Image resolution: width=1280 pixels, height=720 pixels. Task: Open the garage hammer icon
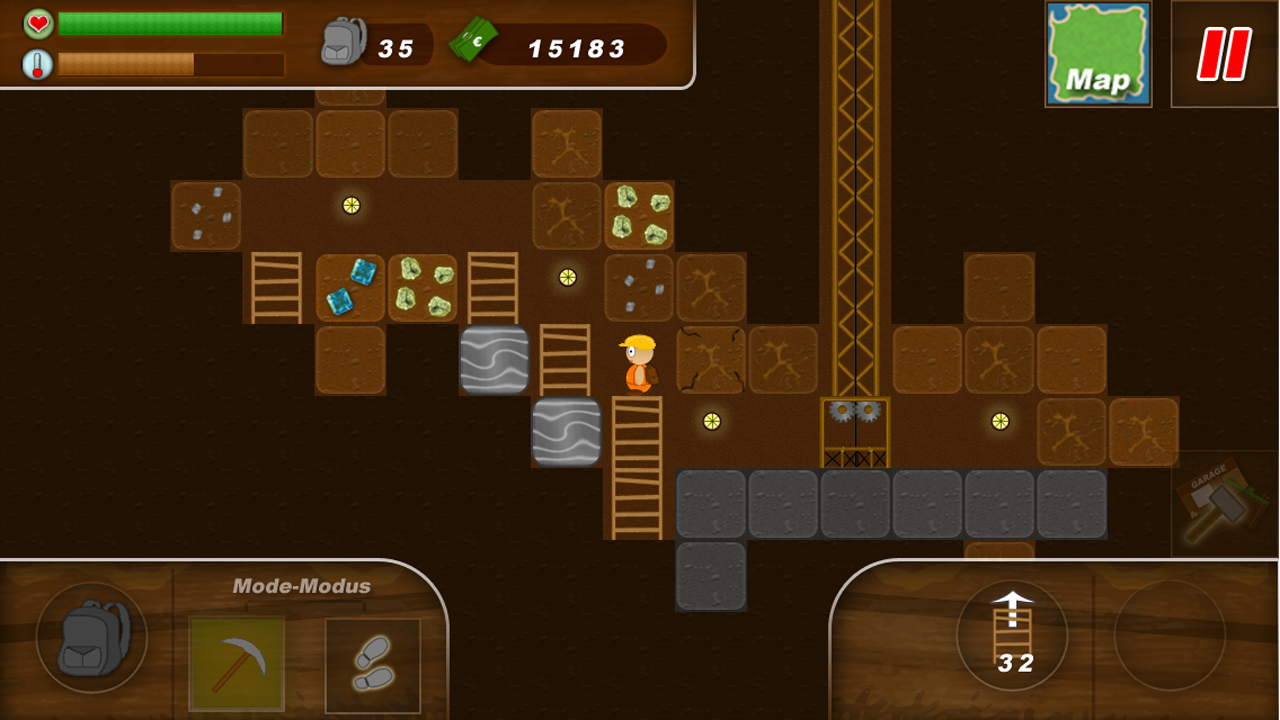pyautogui.click(x=1224, y=503)
